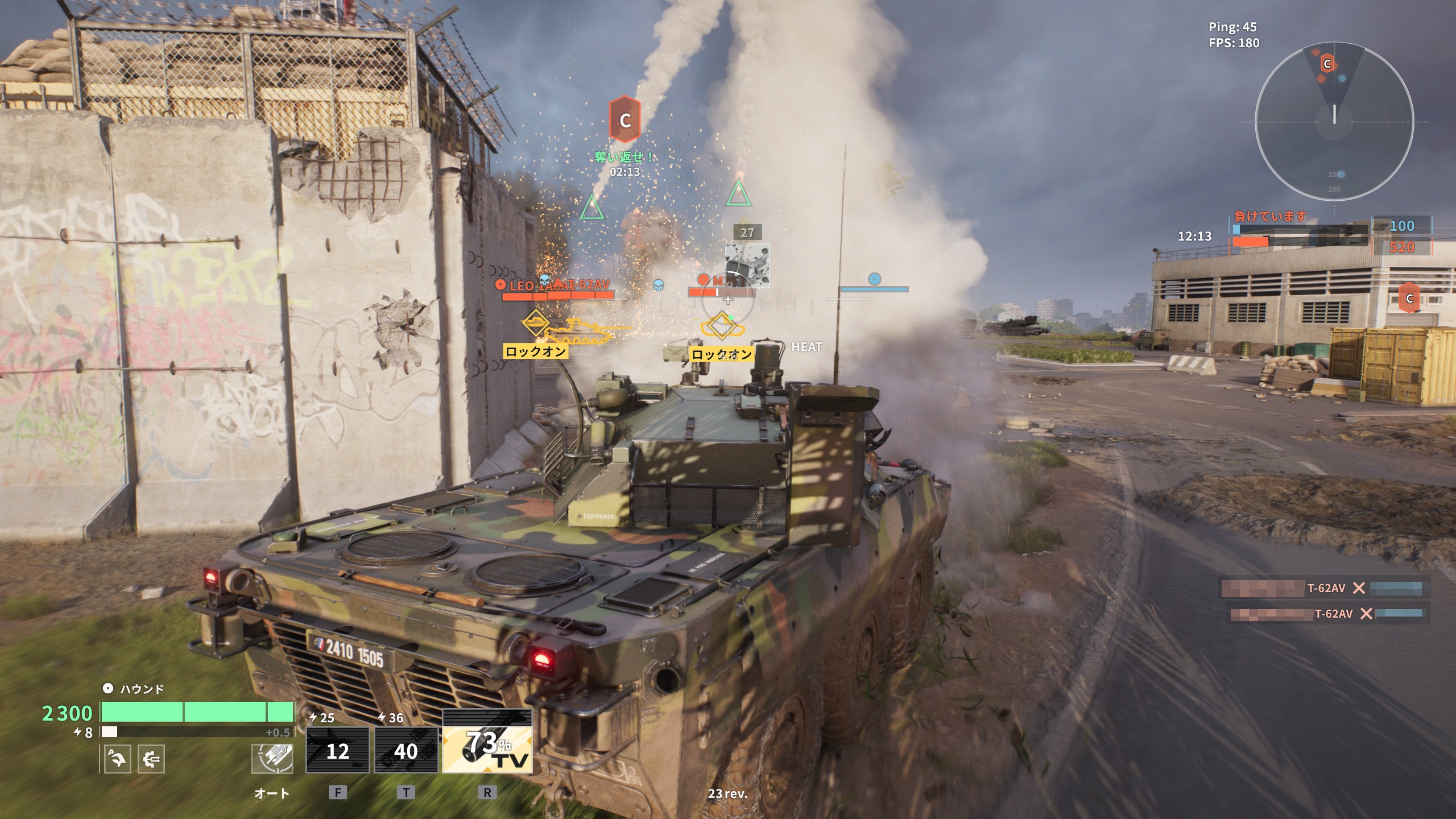1456x819 pixels.
Task: Click the gear module perk icon
Action: (x=151, y=759)
